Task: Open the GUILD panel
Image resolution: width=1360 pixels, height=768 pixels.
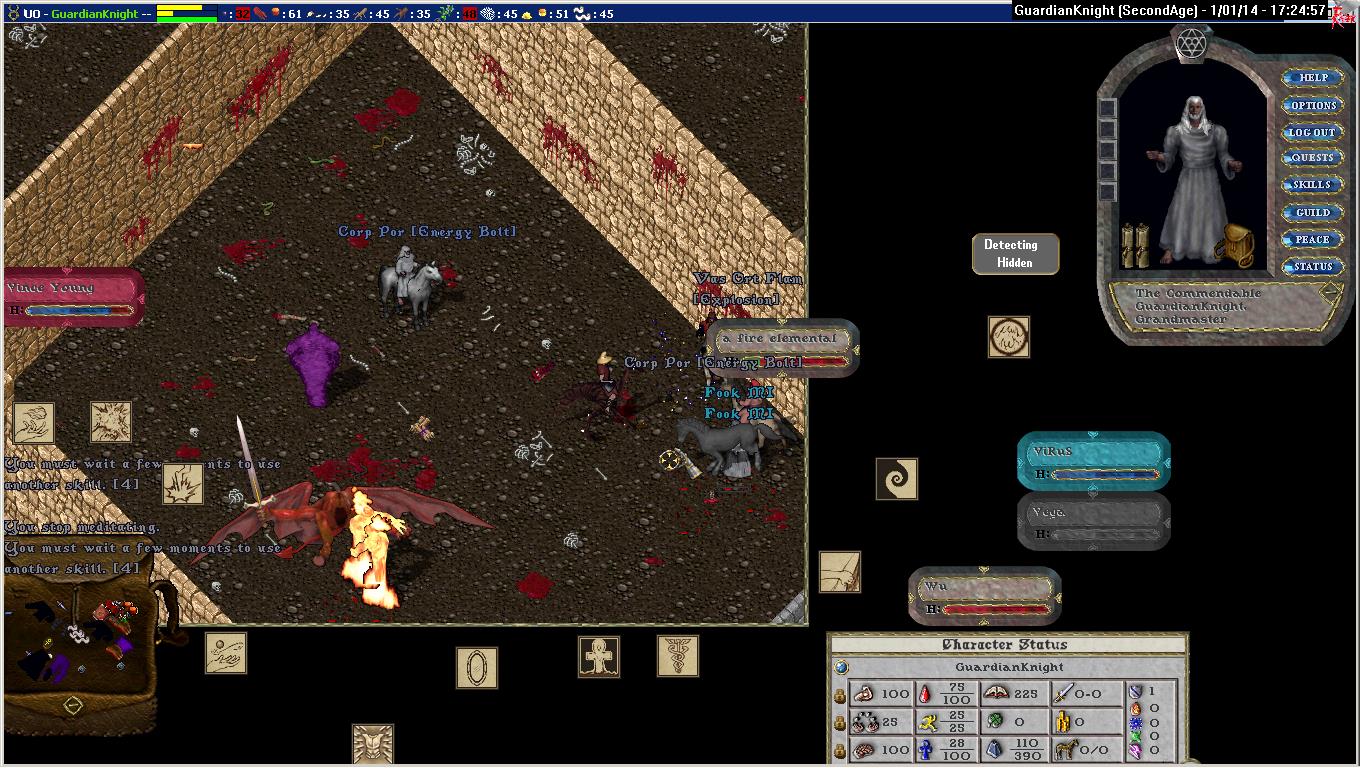Action: click(1312, 212)
